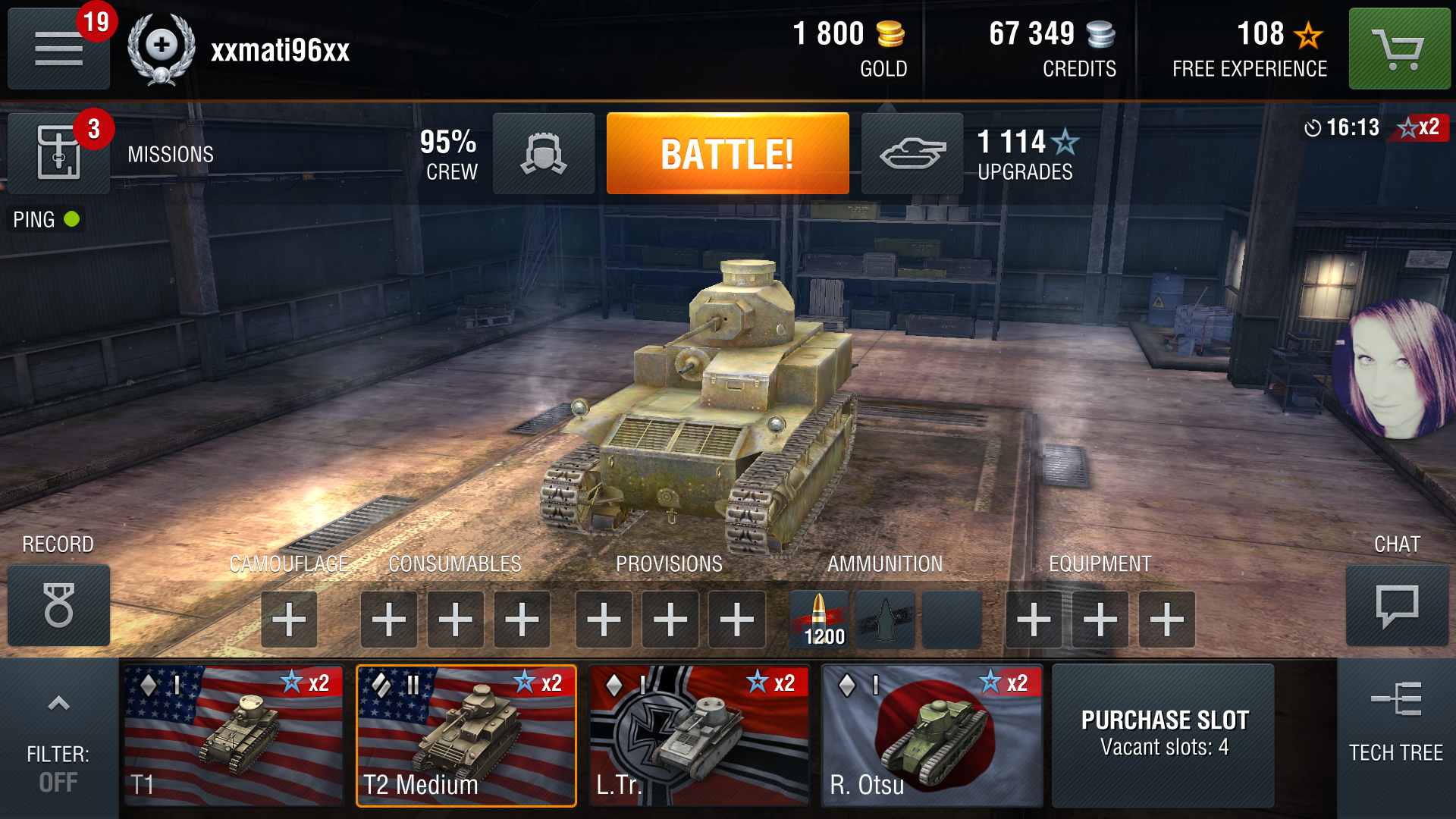Viewport: 1456px width, 819px height.
Task: Open the tank upgrades button
Action: (x=912, y=154)
